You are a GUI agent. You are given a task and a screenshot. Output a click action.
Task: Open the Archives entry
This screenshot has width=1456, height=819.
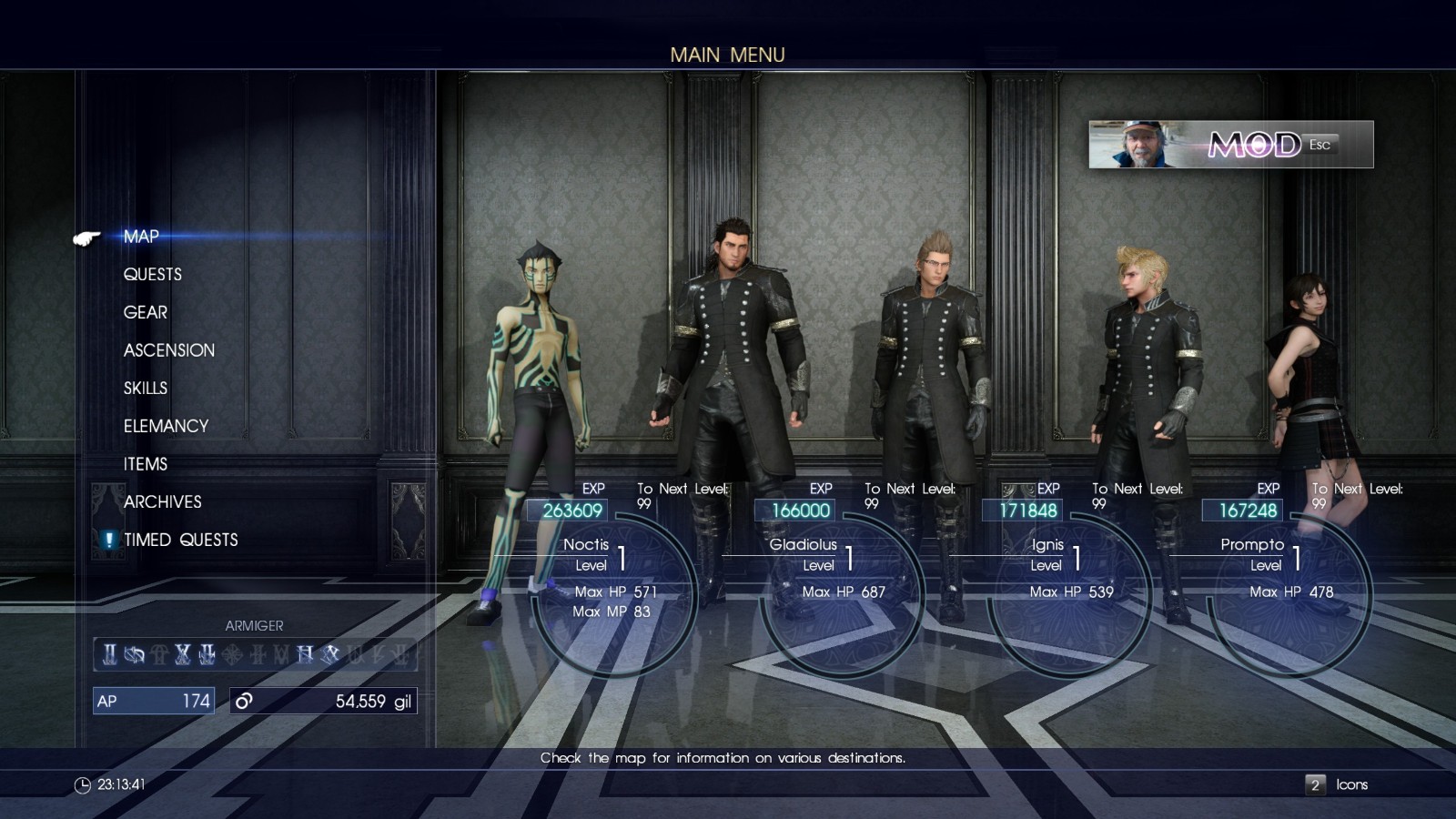(162, 502)
